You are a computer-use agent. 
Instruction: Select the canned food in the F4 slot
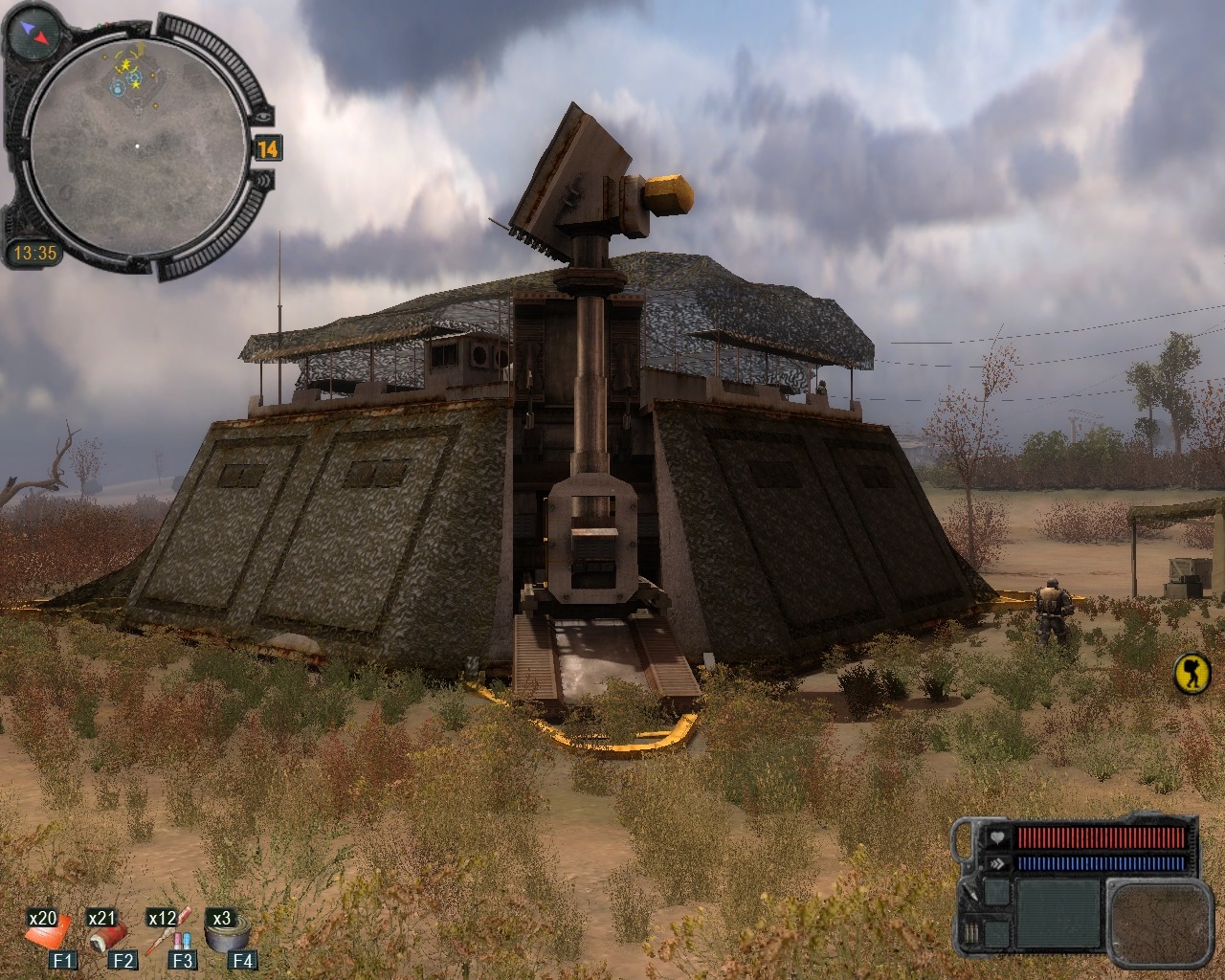(x=230, y=933)
